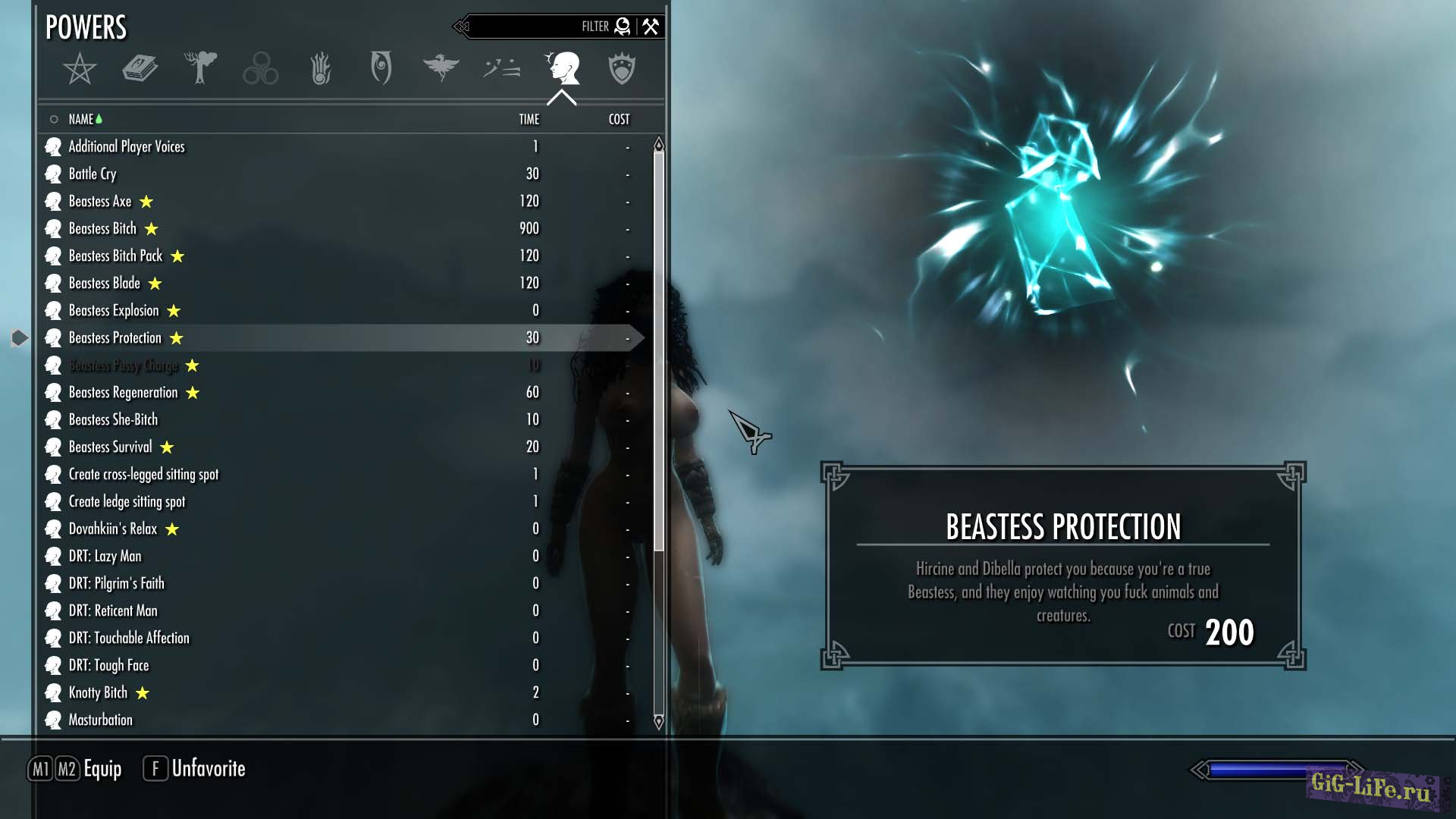Select the Additional Player Voices power
The height and width of the screenshot is (819, 1456).
[x=127, y=146]
